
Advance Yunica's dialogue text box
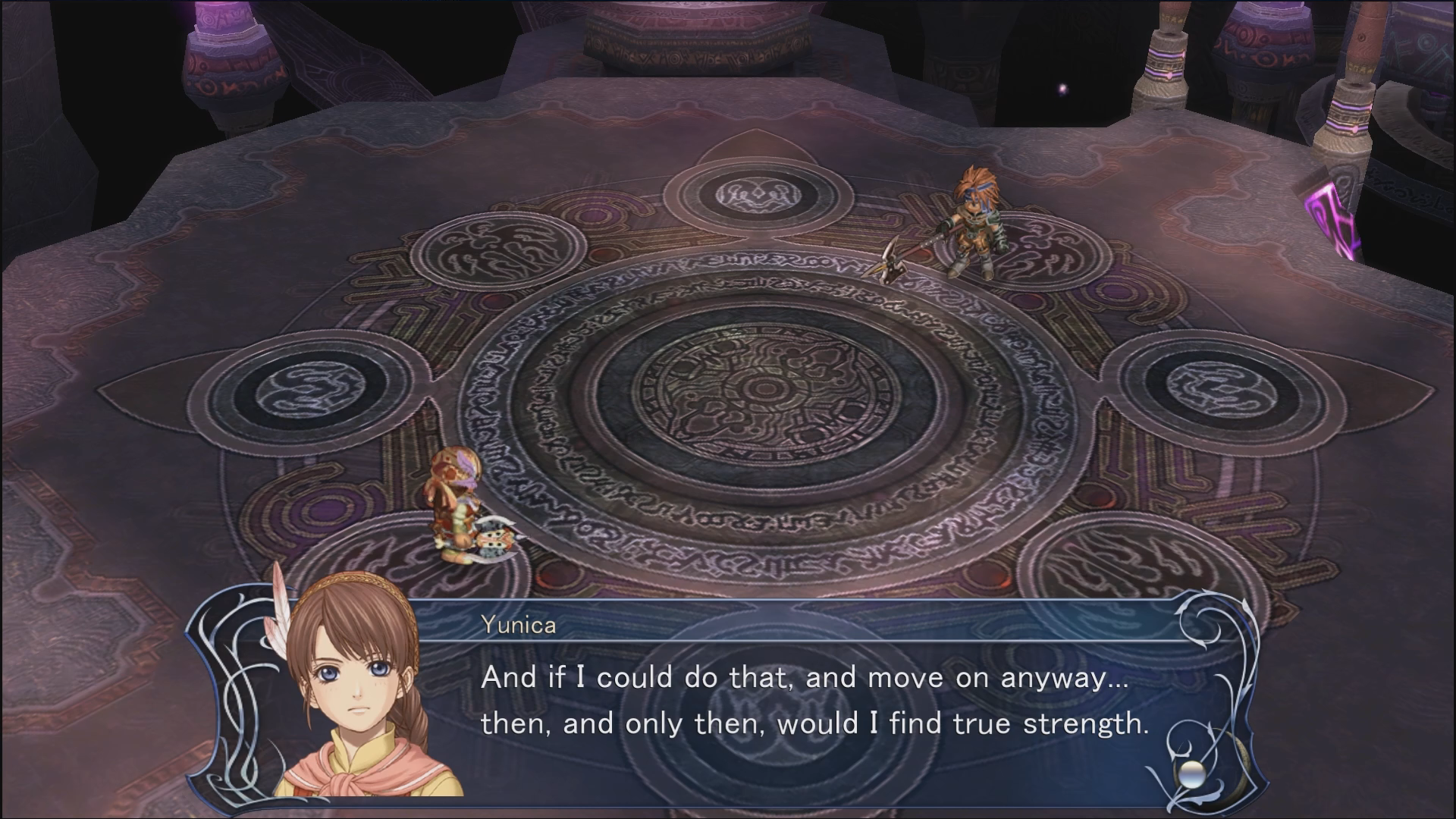point(815,699)
